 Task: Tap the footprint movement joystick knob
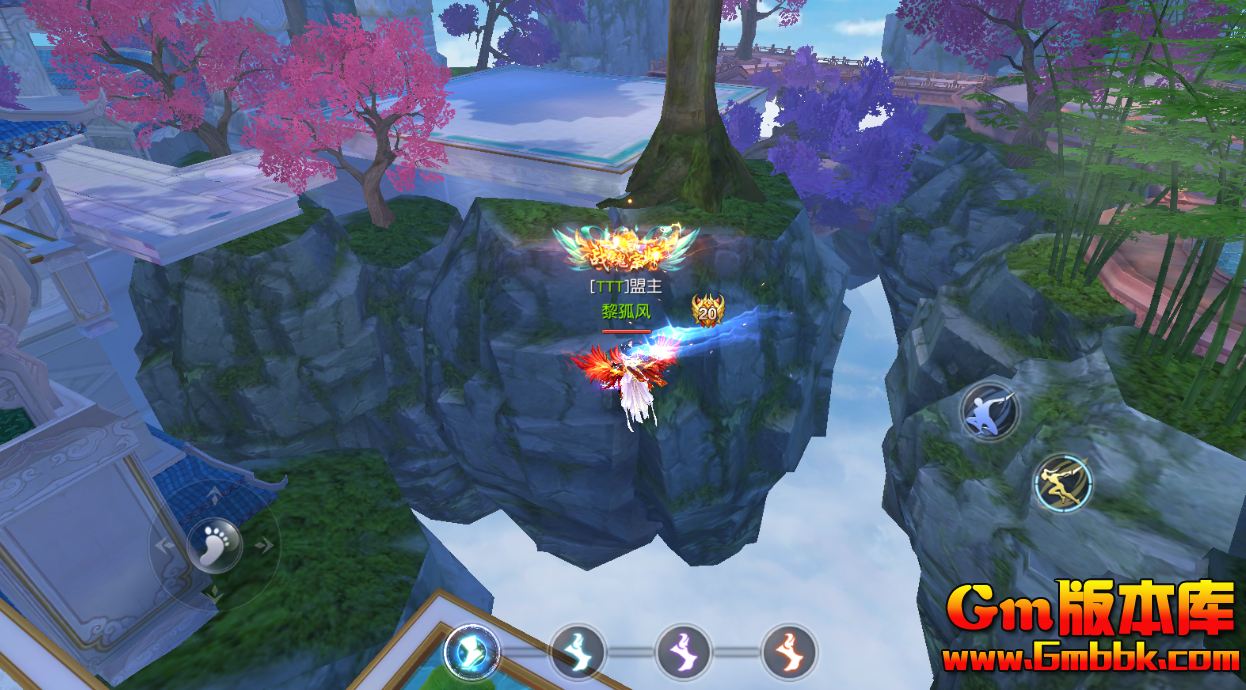pyautogui.click(x=214, y=544)
